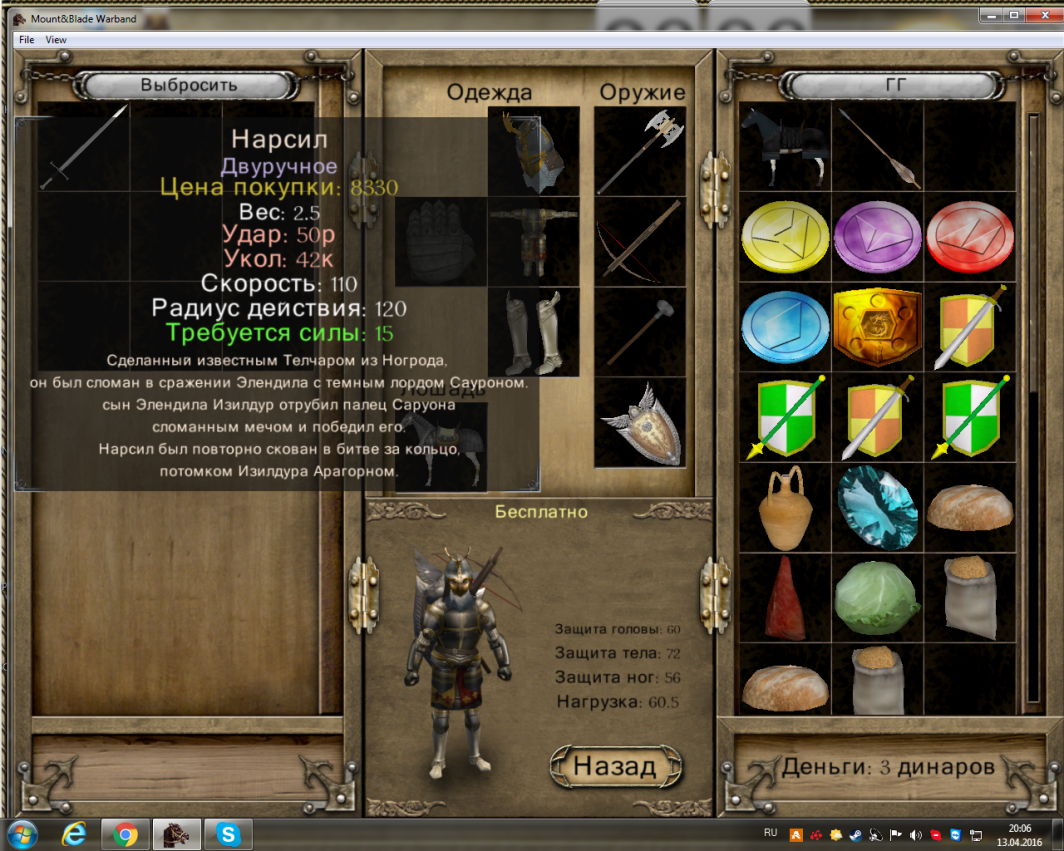The height and width of the screenshot is (851, 1064).
Task: Select the spear in the inventory
Action: [x=876, y=148]
